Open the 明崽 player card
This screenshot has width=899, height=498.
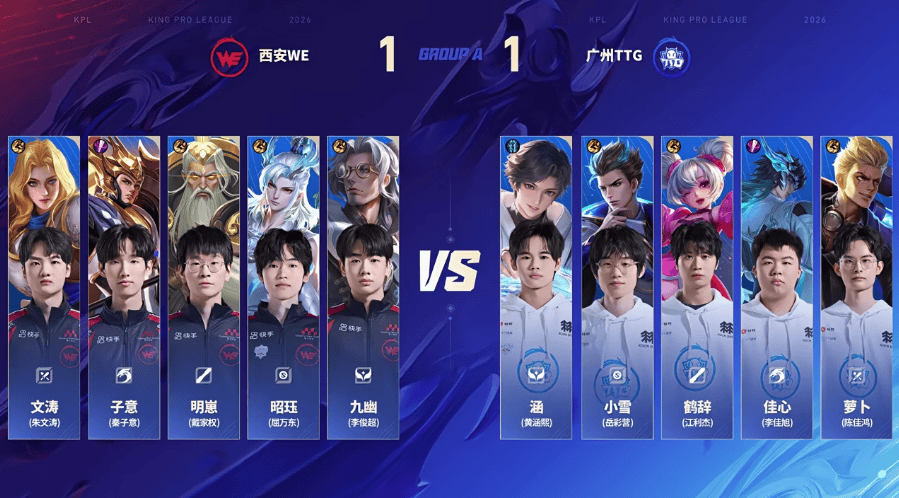[204, 288]
